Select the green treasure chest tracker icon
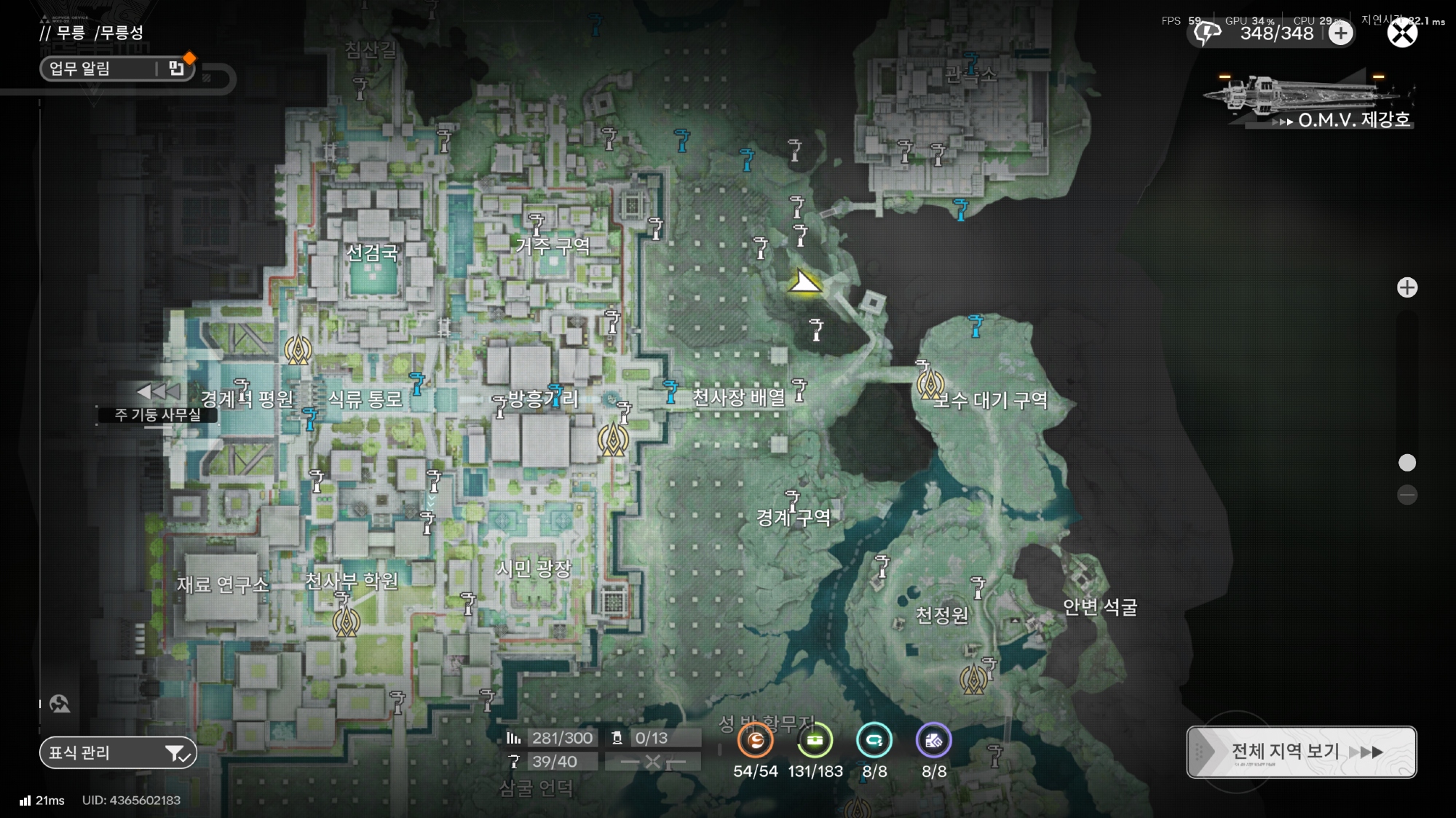 pos(815,742)
